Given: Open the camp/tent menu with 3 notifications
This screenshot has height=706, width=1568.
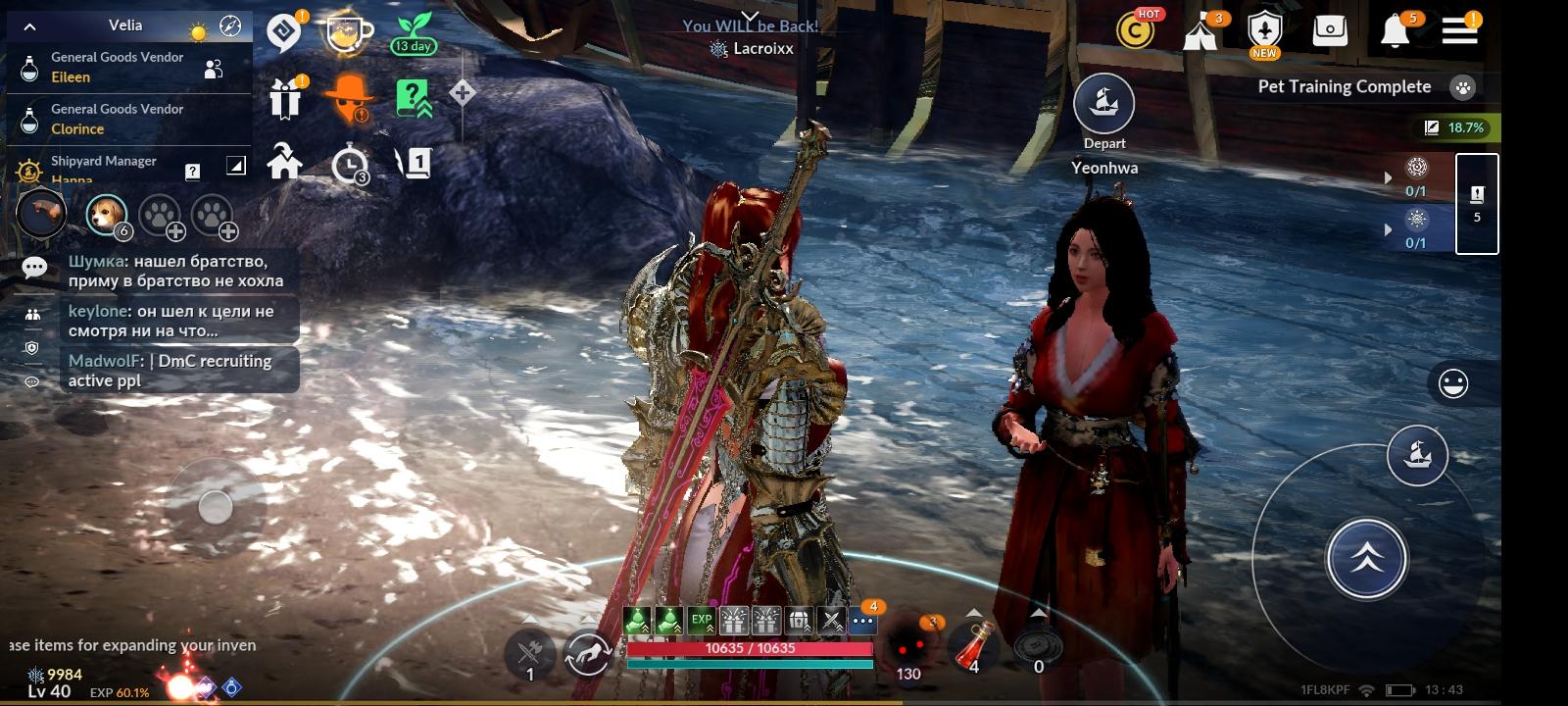Looking at the screenshot, I should (x=1200, y=31).
